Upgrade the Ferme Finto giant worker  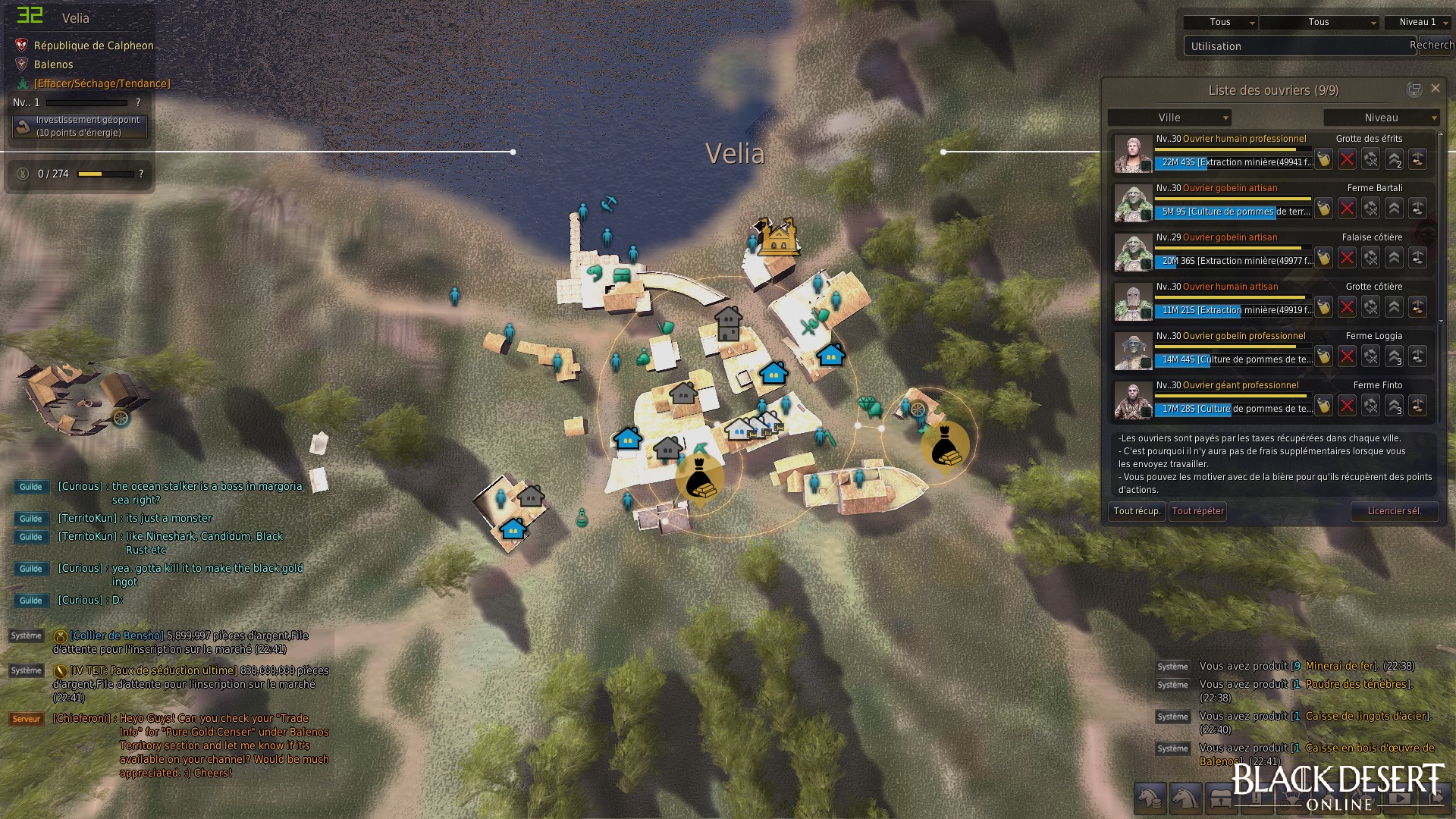tap(1394, 406)
